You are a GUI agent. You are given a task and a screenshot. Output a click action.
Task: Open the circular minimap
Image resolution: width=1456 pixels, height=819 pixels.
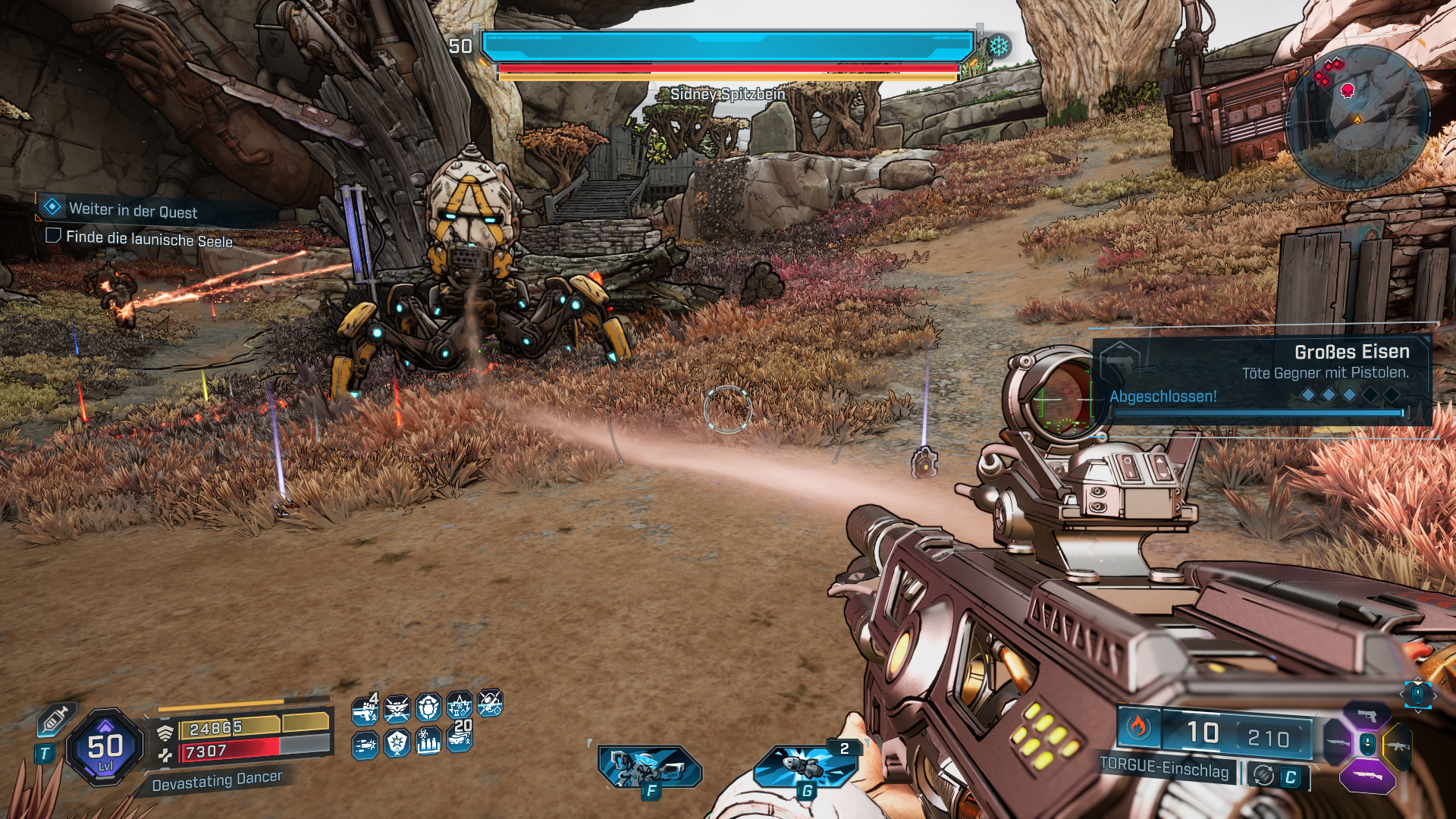pyautogui.click(x=1357, y=118)
